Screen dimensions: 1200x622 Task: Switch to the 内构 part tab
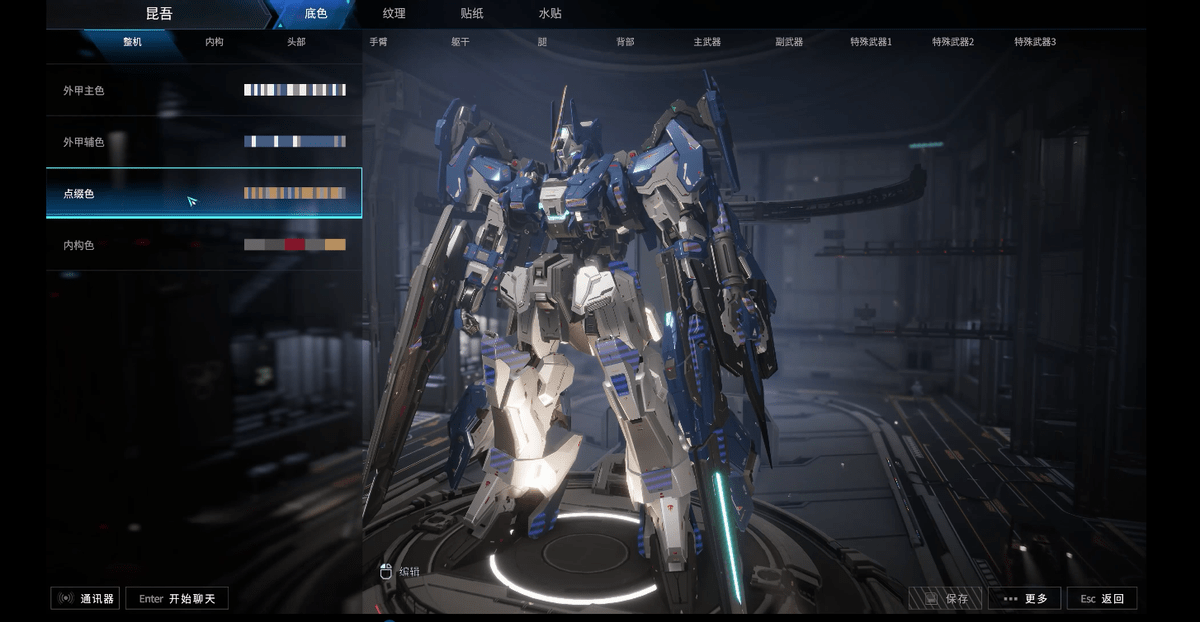[x=214, y=42]
